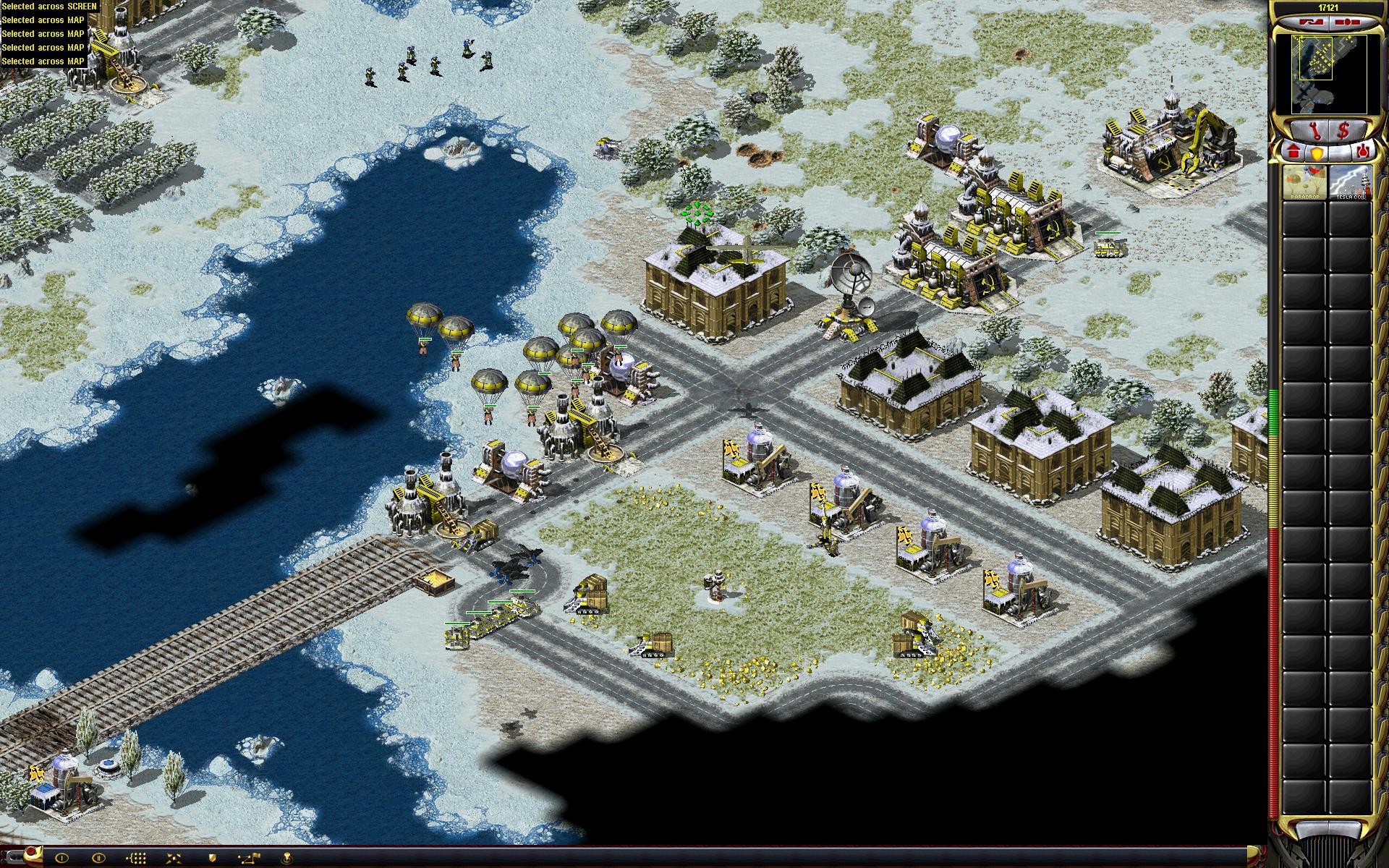
Task: Select team one on the command bar
Action: (x=61, y=858)
